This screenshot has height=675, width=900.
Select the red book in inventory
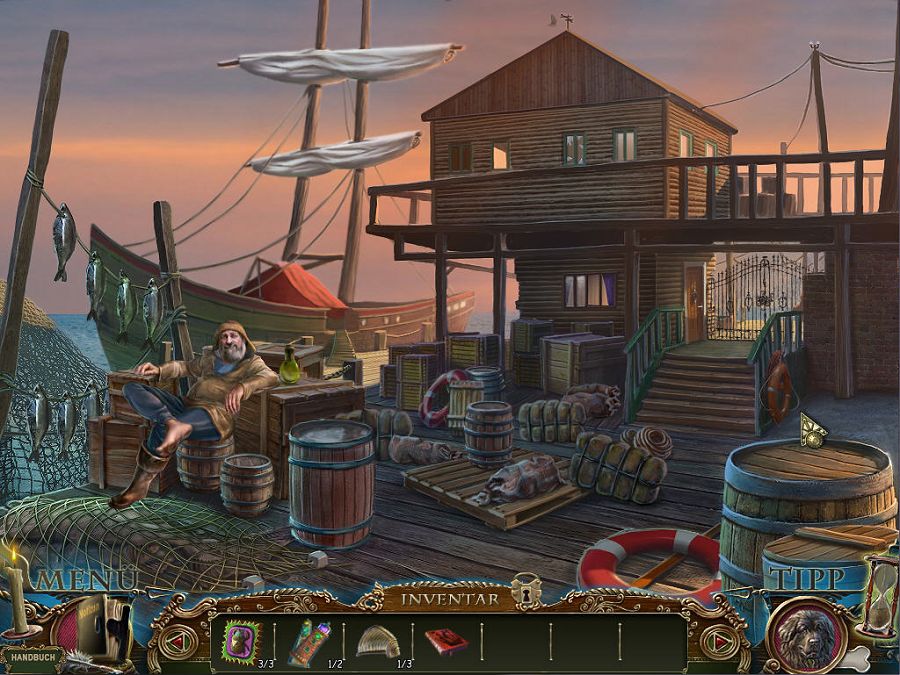click(445, 641)
